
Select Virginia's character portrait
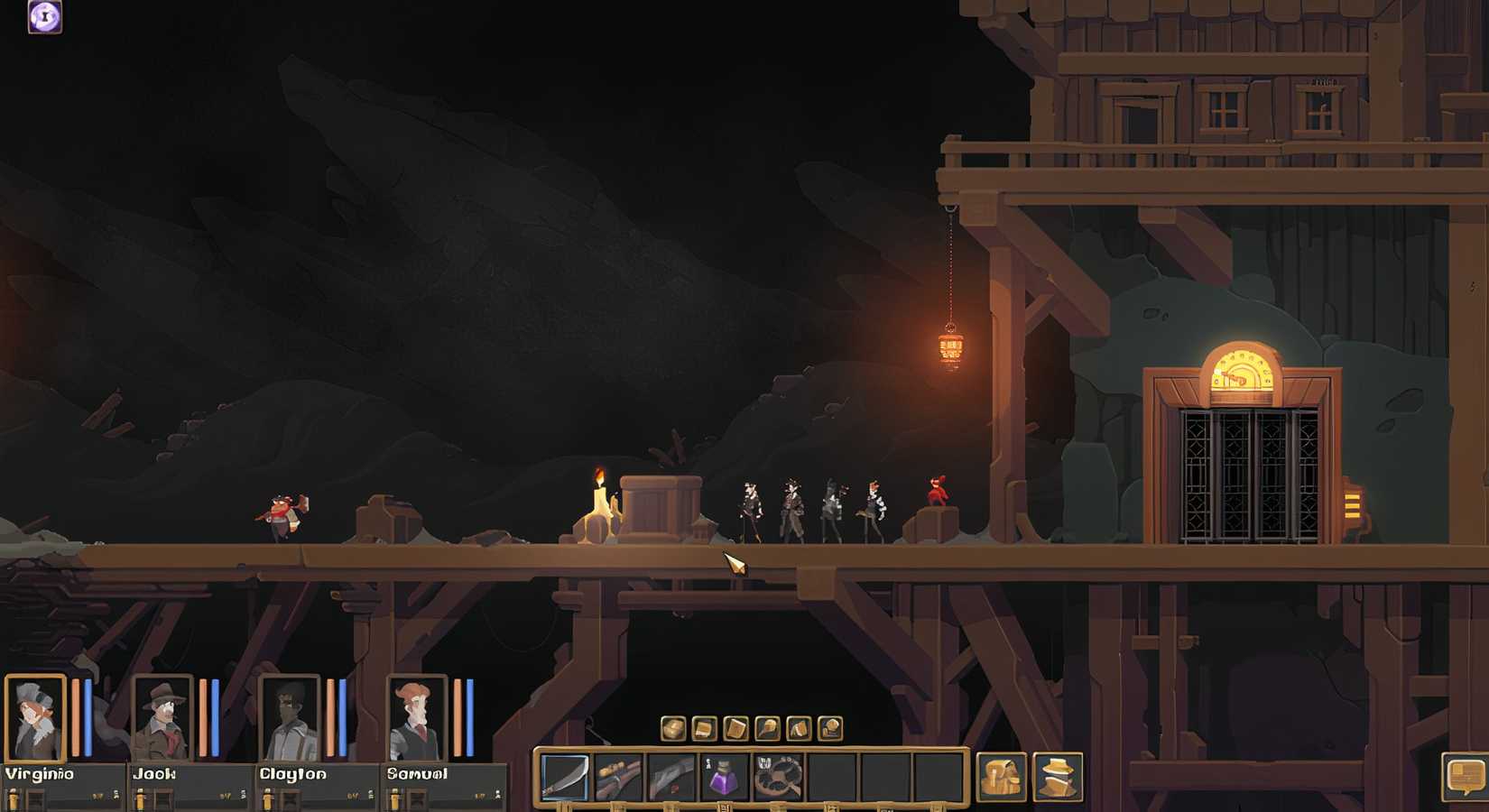coord(35,718)
